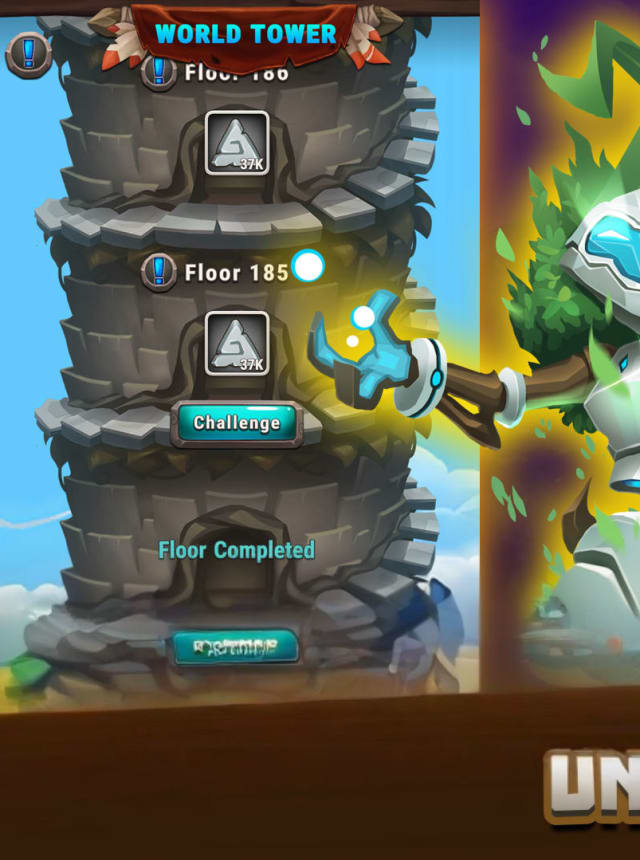Click teal button below Floor Completed
This screenshot has height=860, width=640.
pyautogui.click(x=235, y=647)
